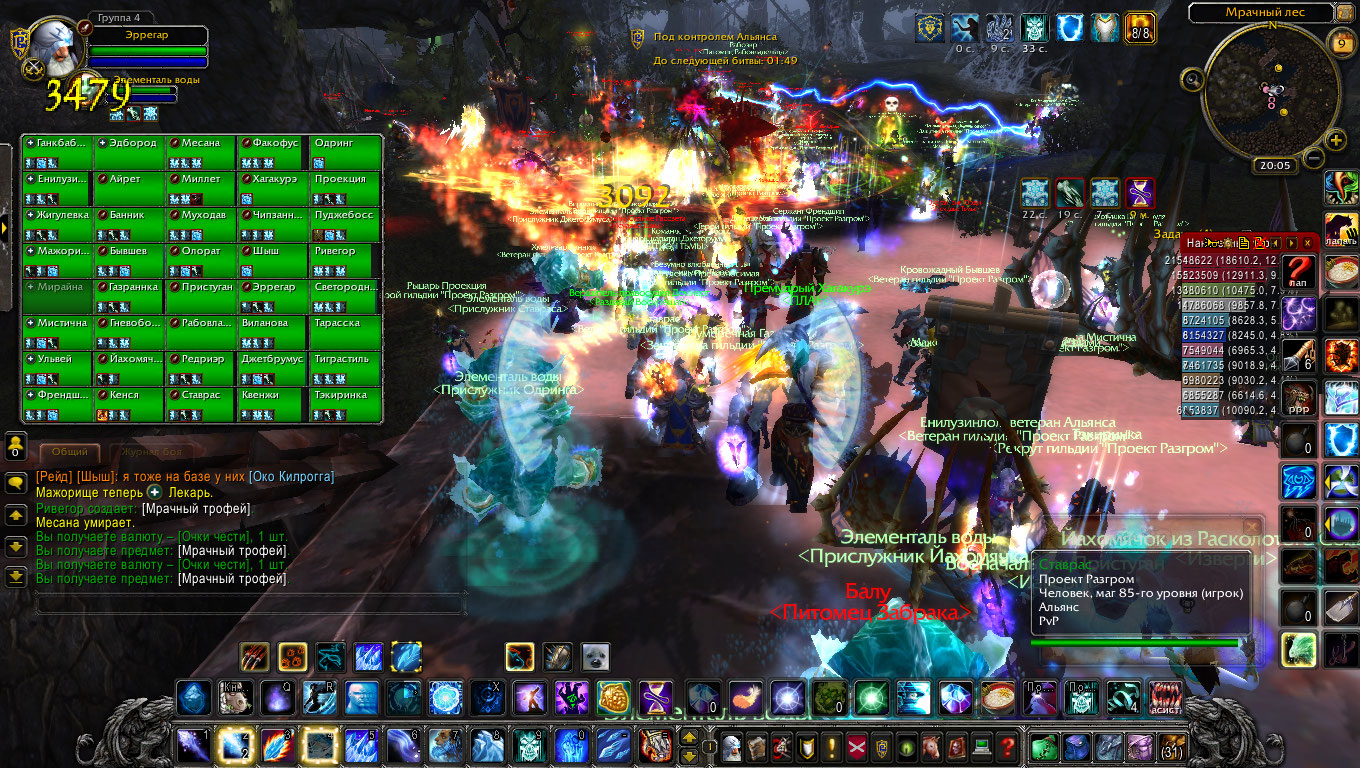Expand the raid frame side arrow tab

click(x=6, y=228)
